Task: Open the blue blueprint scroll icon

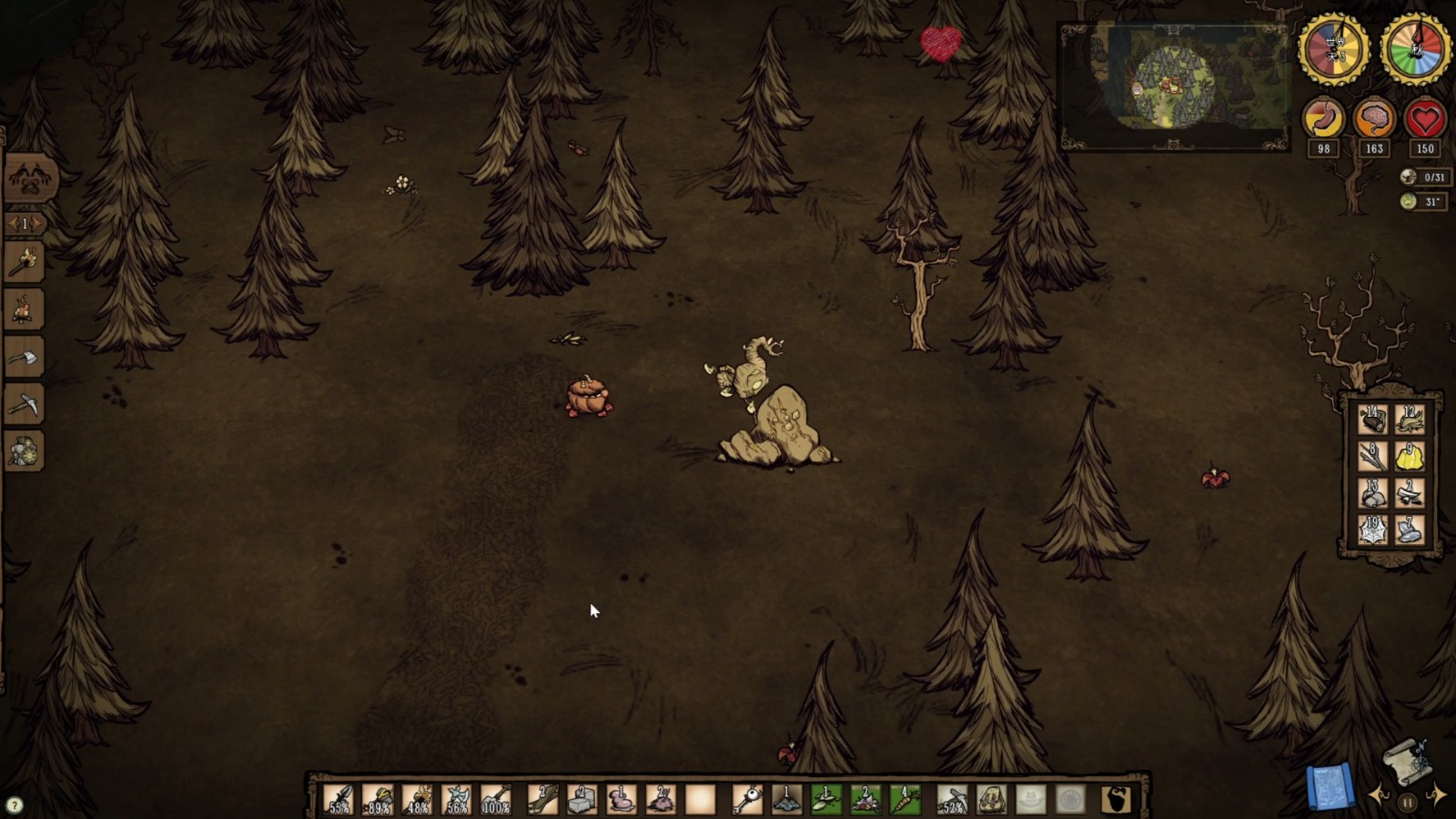Action: point(1330,787)
